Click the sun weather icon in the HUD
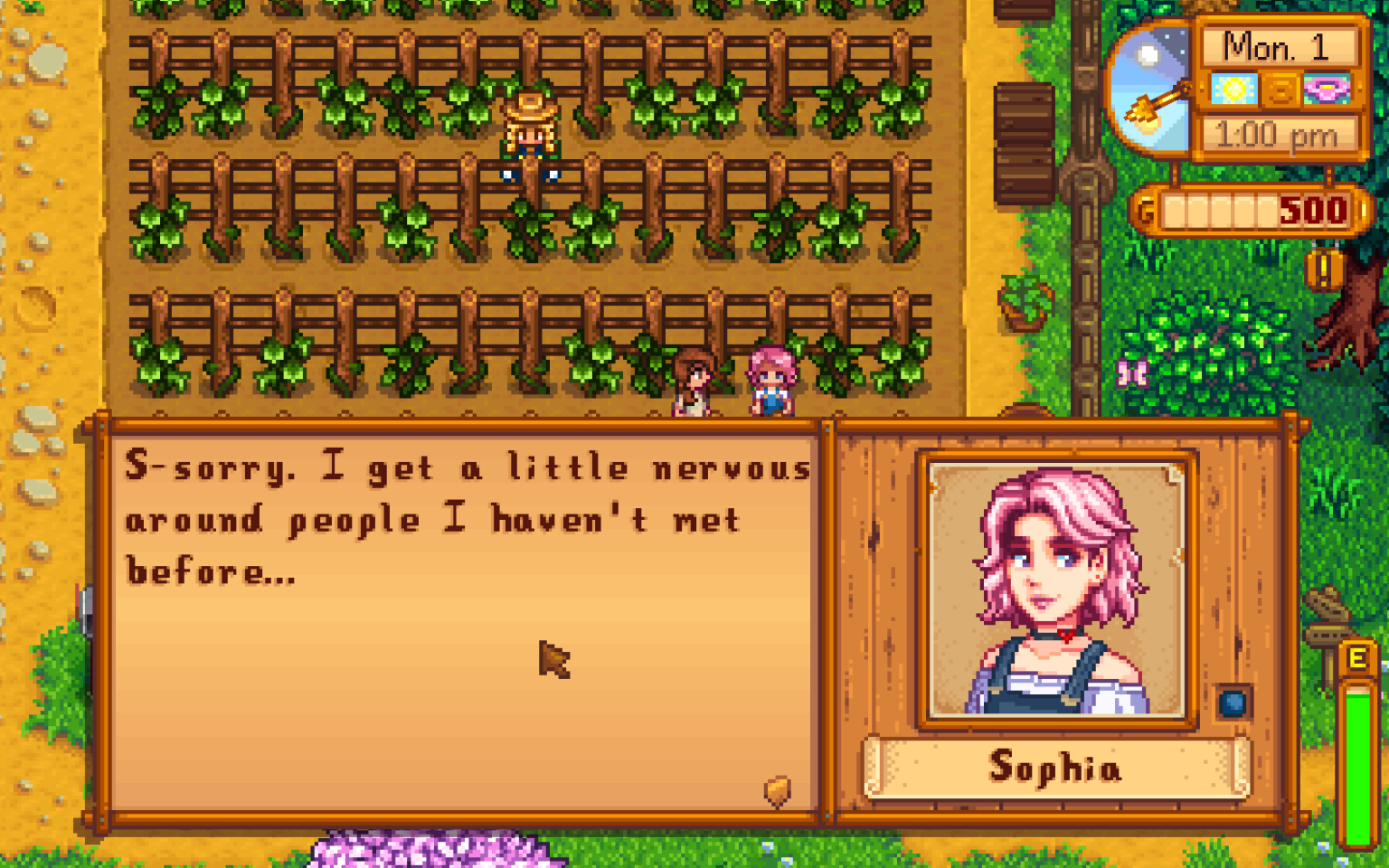The image size is (1389, 868). click(1234, 90)
